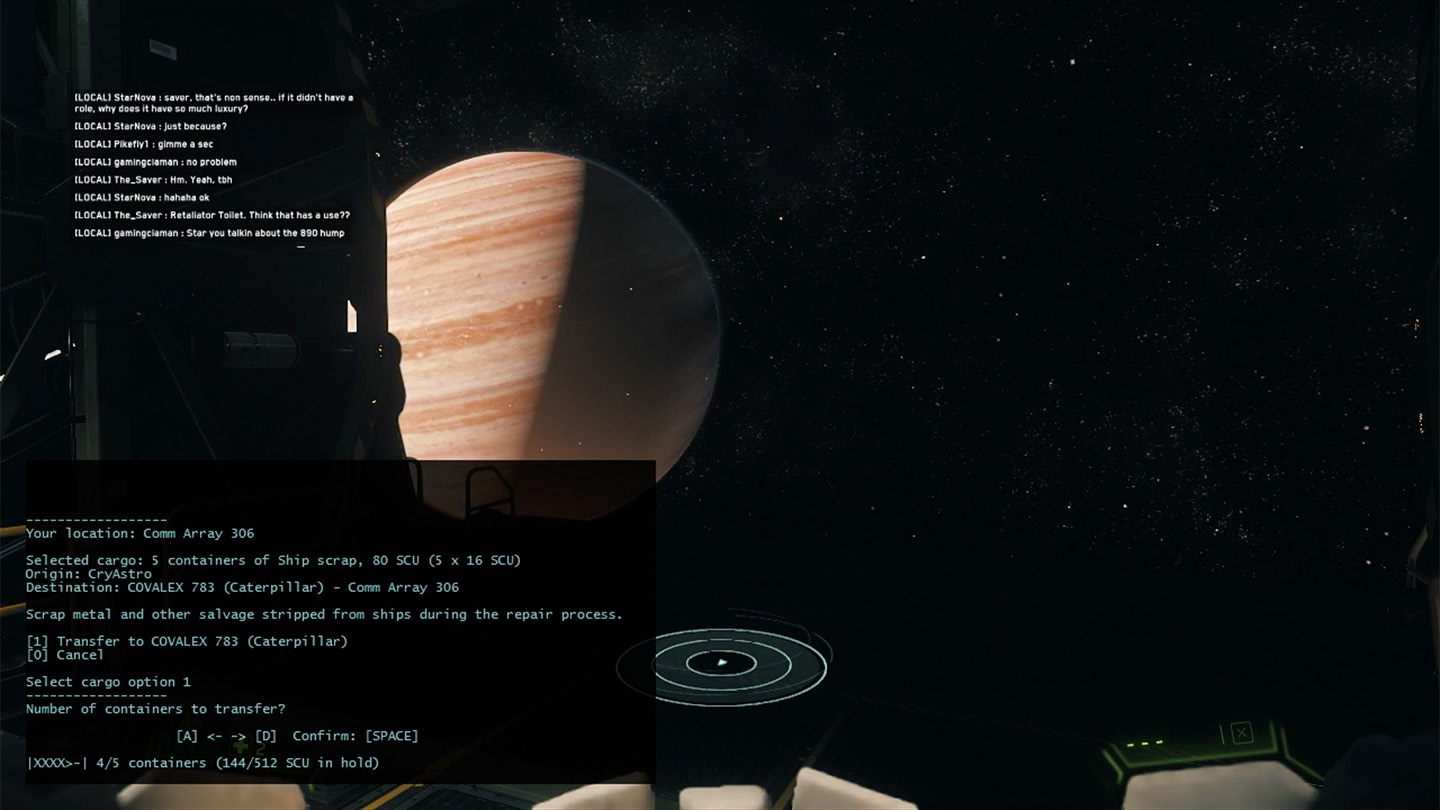Expand the Destination COVALEX 783 entry
1440x810 pixels.
point(242,587)
